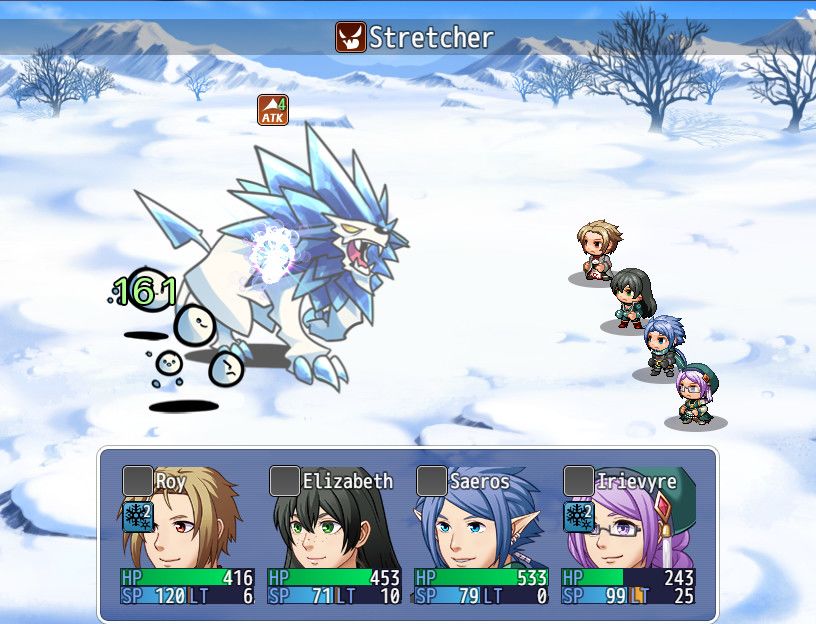Click the Stretcher skill icon in the banner
Screen dimensions: 816x624
[x=350, y=38]
